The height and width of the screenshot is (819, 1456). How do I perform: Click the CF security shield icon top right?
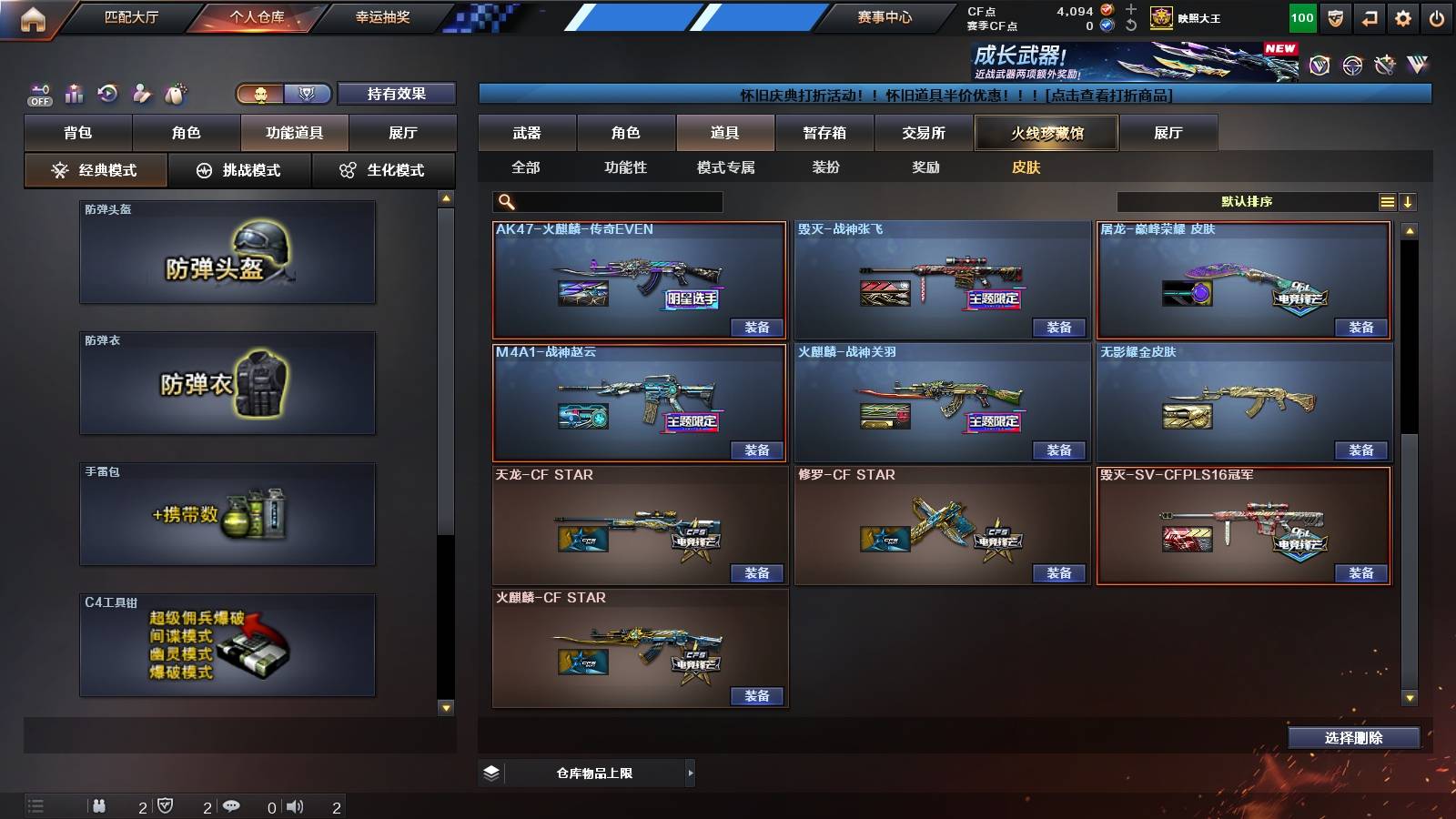click(x=1334, y=17)
